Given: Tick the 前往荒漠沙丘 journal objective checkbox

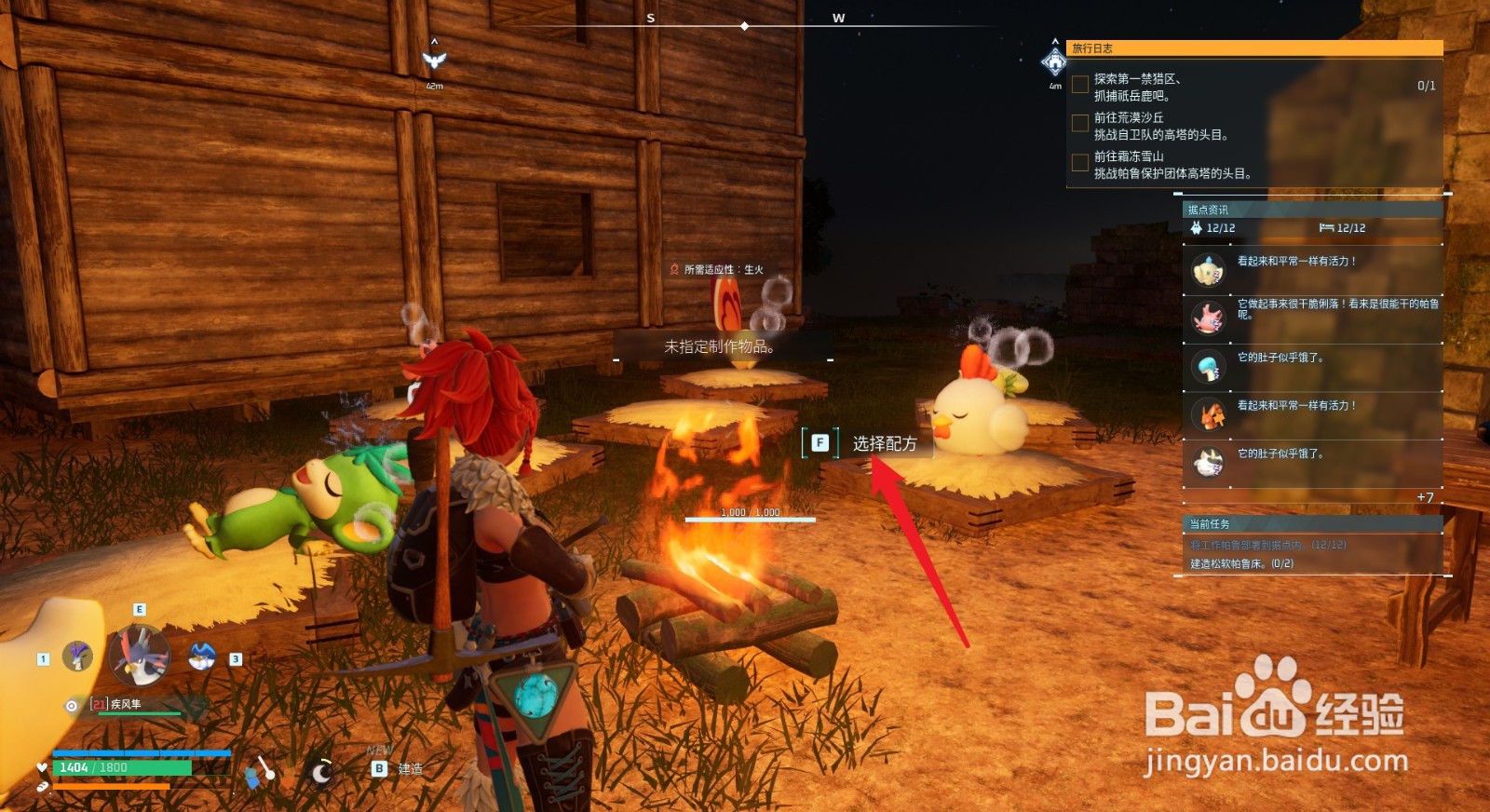Looking at the screenshot, I should point(1080,123).
